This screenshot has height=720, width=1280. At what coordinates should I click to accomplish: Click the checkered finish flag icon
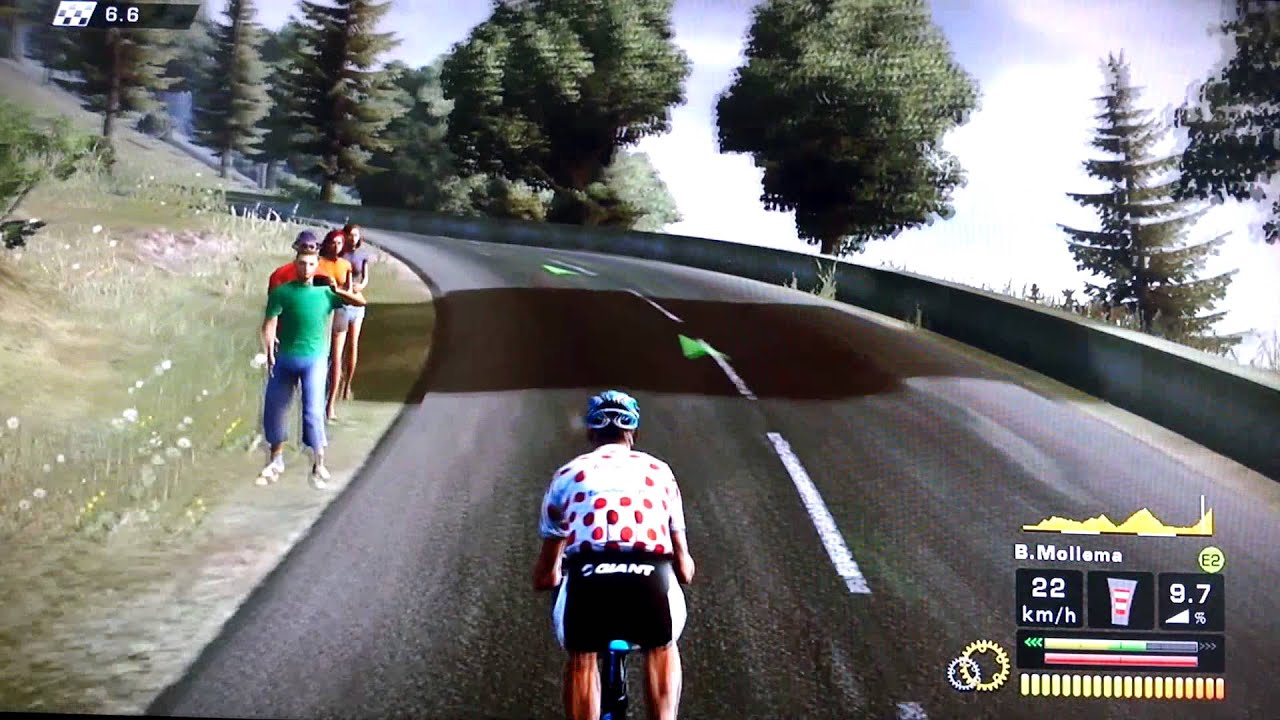point(75,14)
